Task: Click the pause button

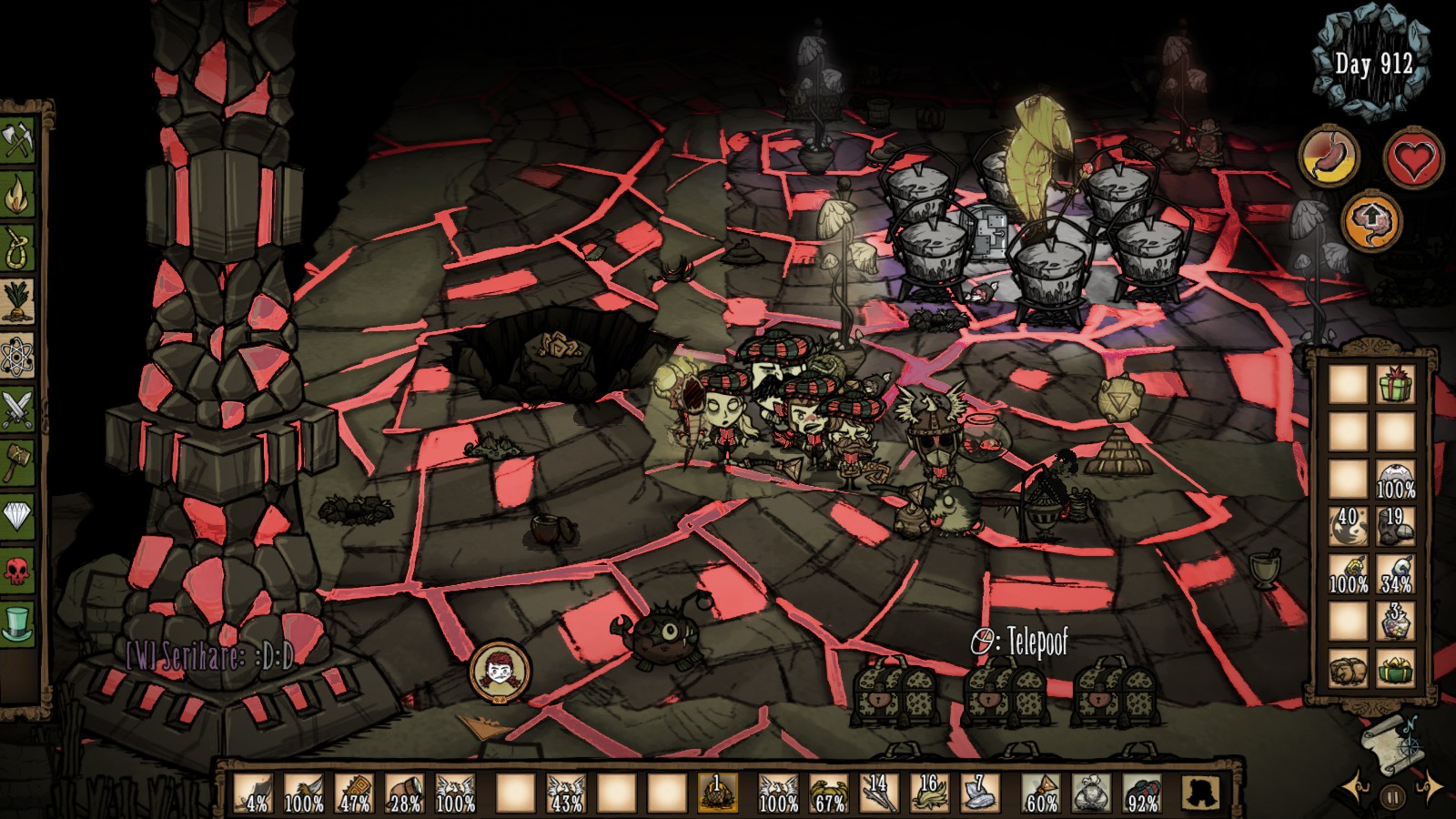Action: [x=1392, y=798]
